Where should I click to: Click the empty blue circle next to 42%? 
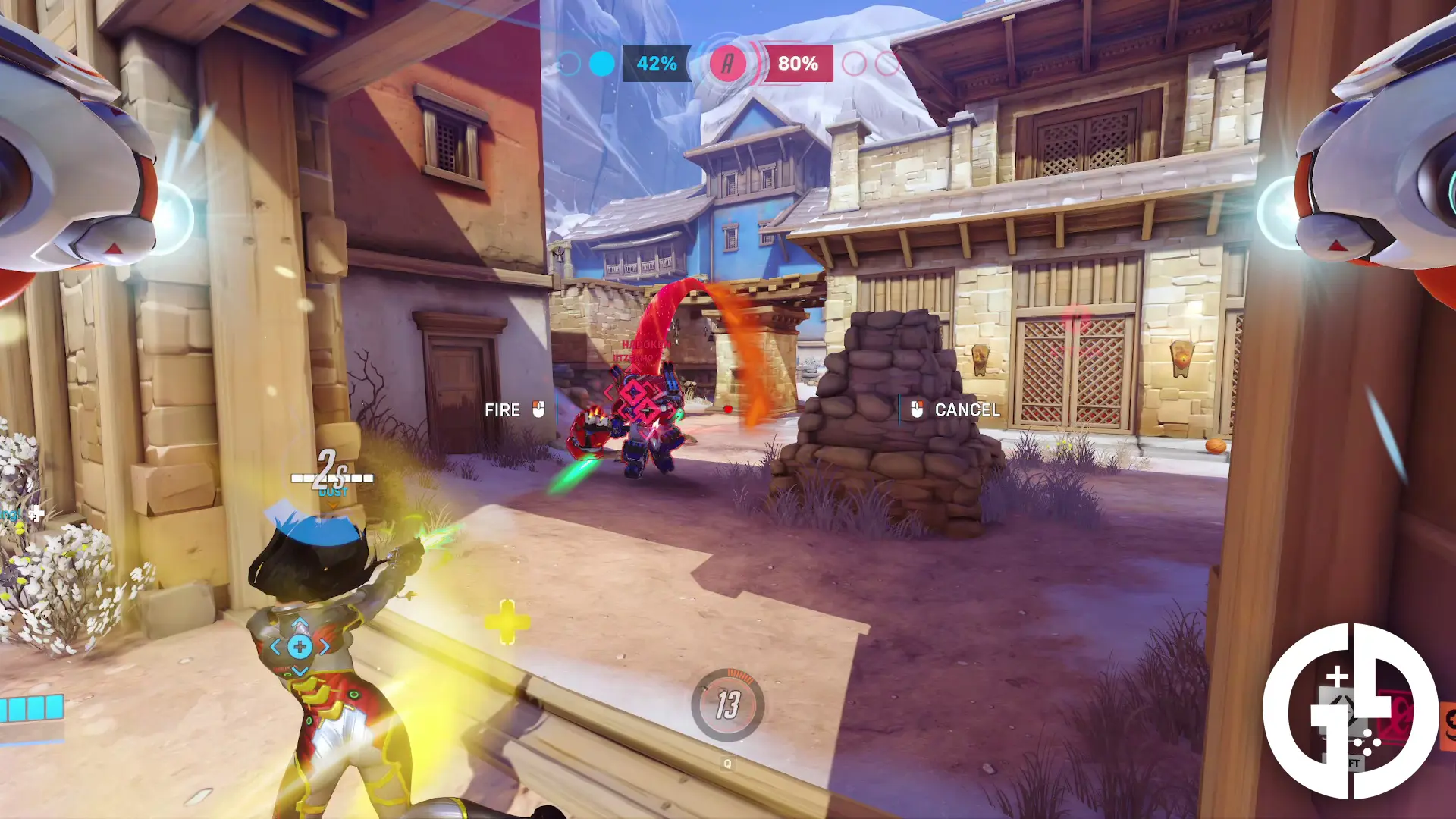pos(567,64)
